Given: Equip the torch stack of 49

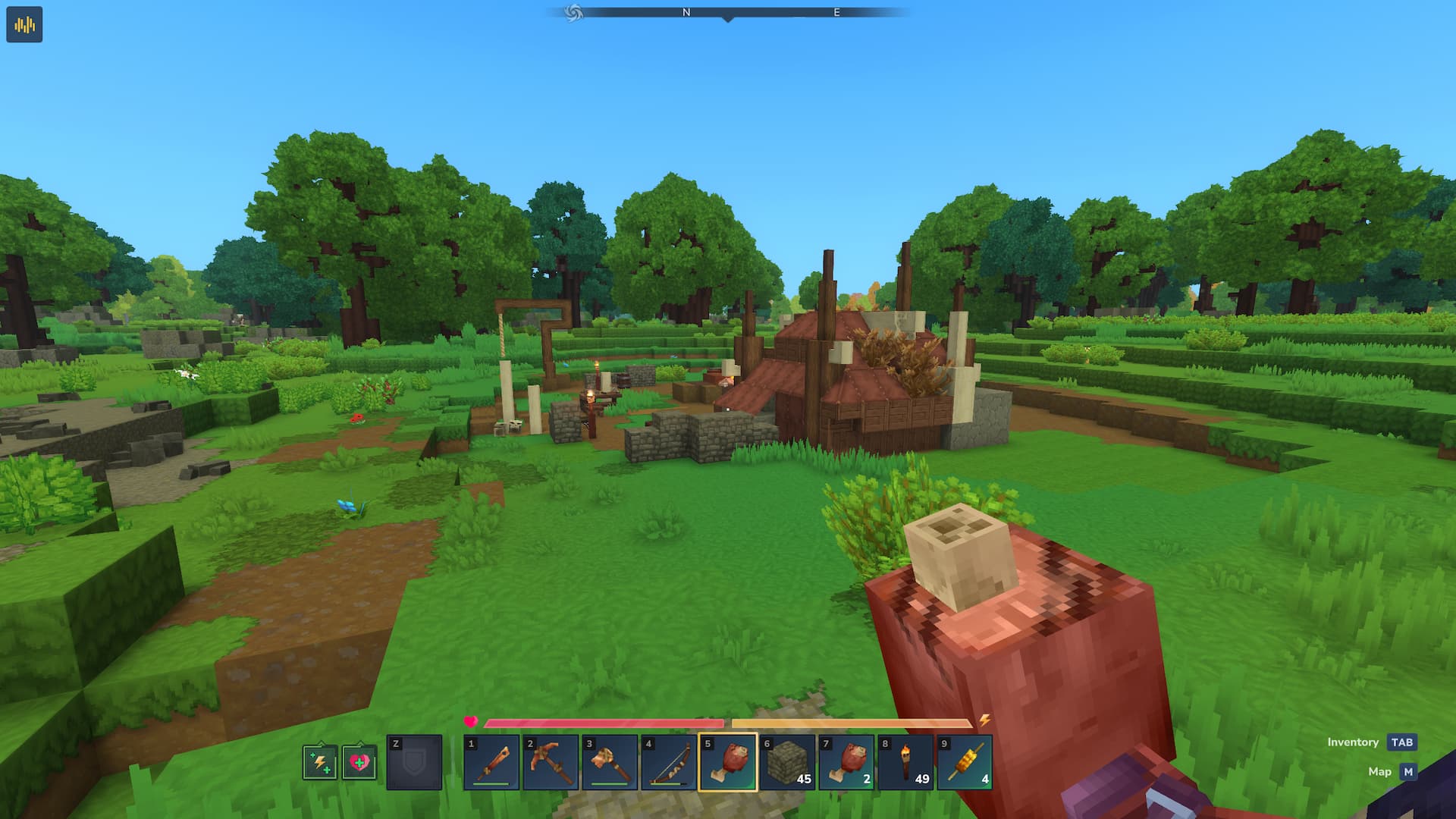Looking at the screenshot, I should [x=905, y=762].
